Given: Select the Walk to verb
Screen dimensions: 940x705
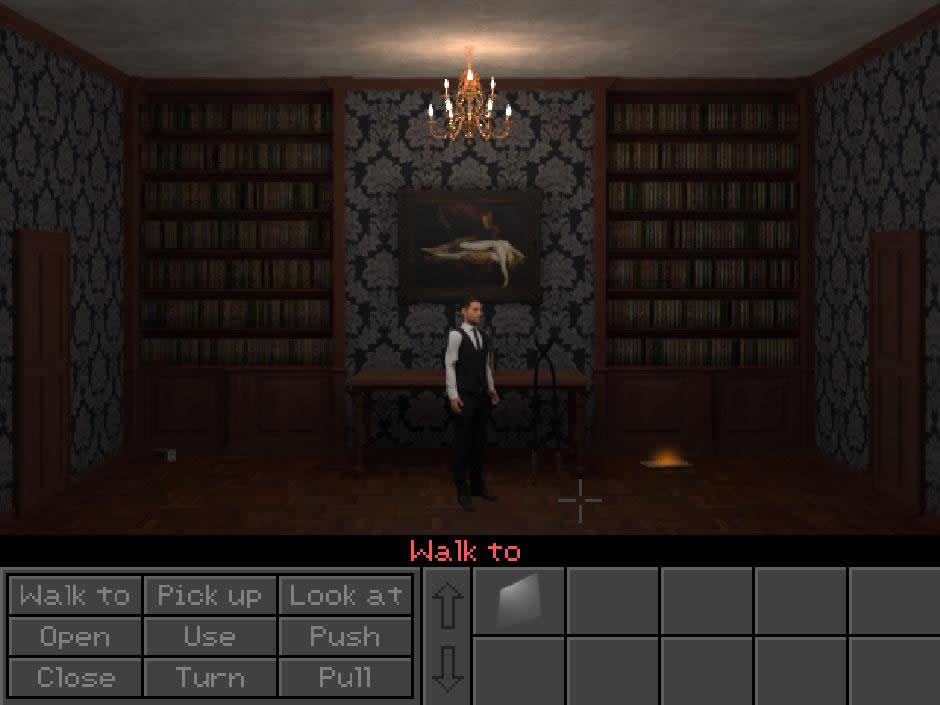Looking at the screenshot, I should tap(75, 596).
